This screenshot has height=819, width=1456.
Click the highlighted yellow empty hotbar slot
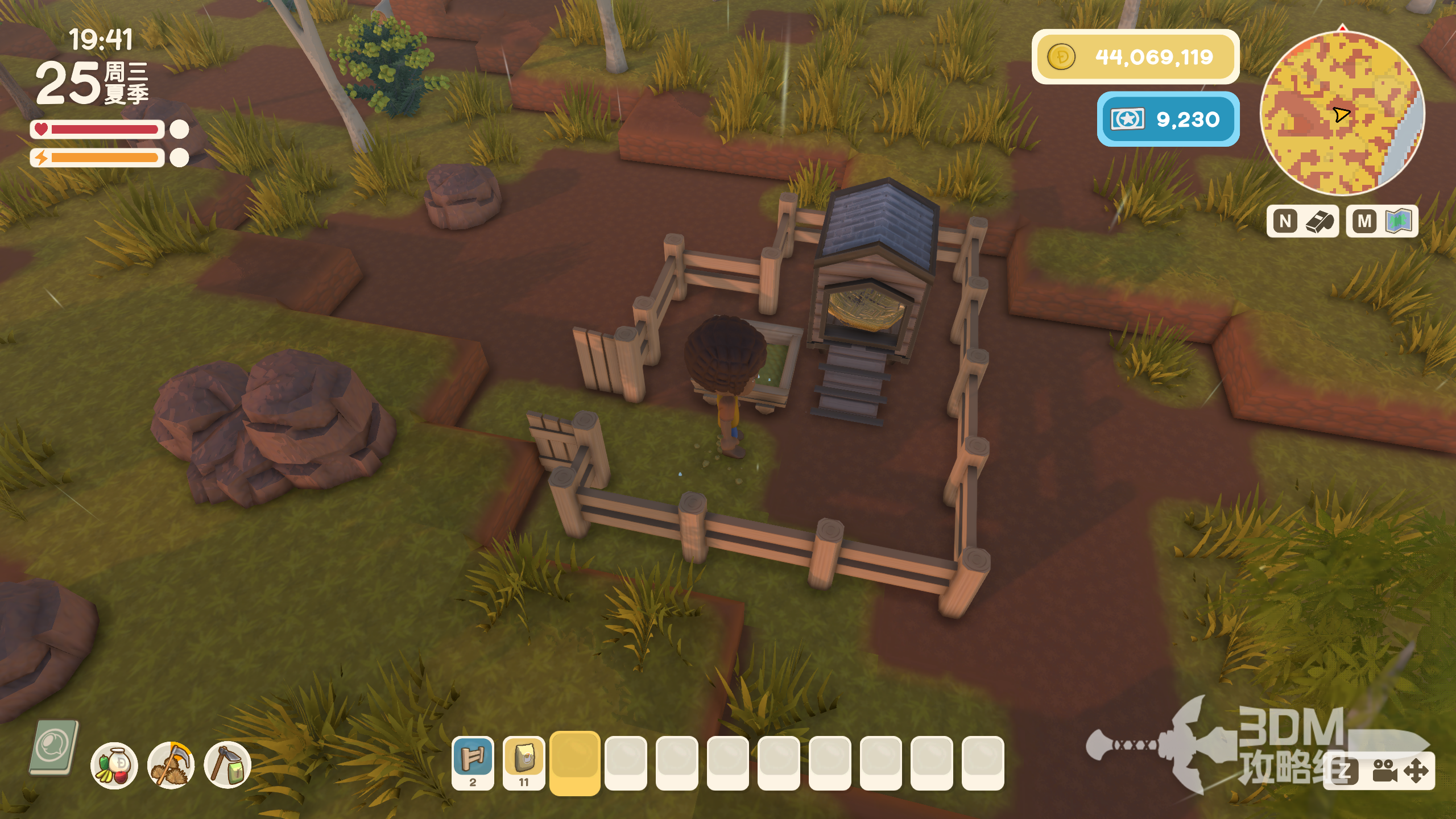[x=574, y=762]
